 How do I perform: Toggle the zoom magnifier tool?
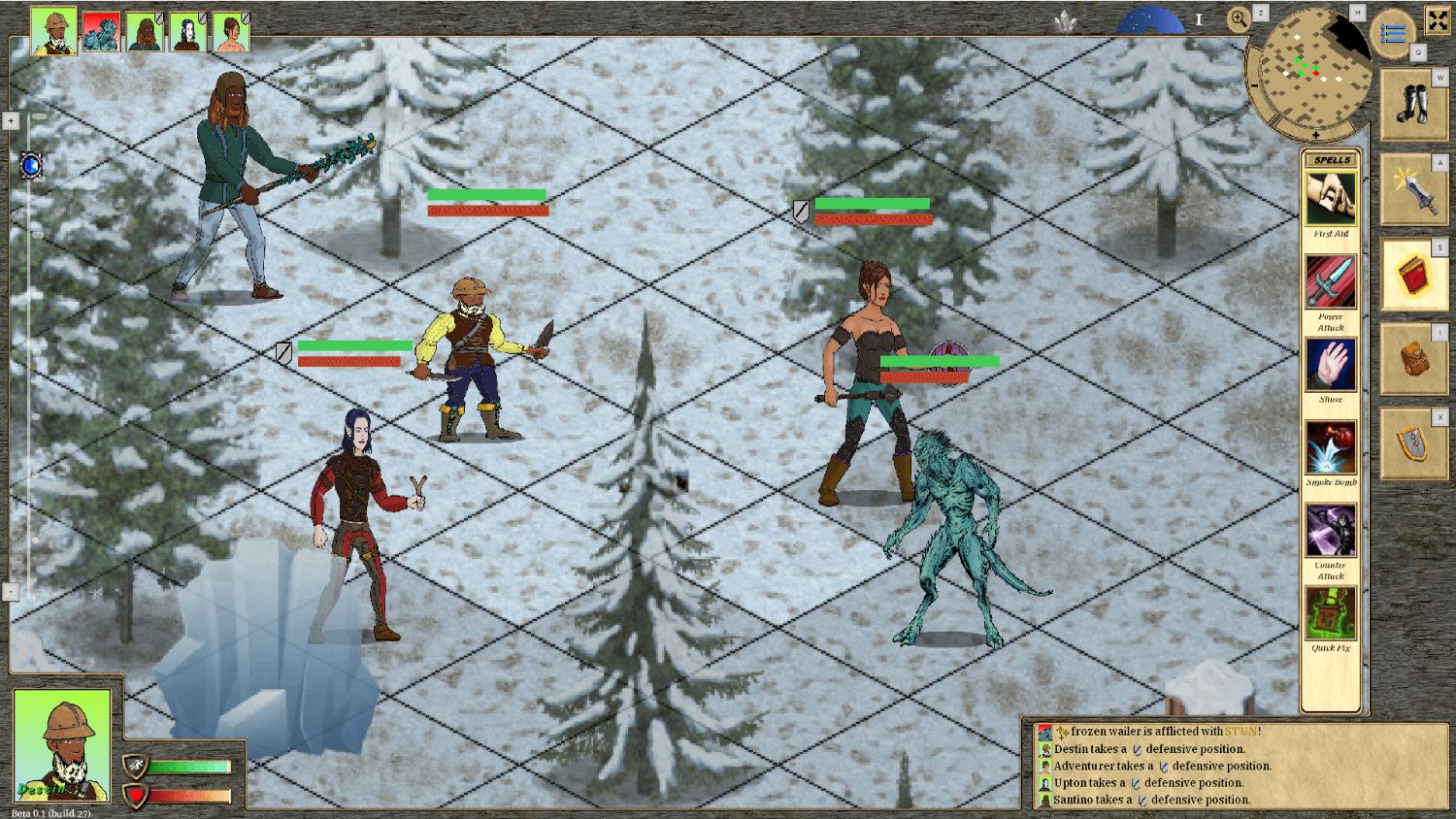tap(1238, 18)
